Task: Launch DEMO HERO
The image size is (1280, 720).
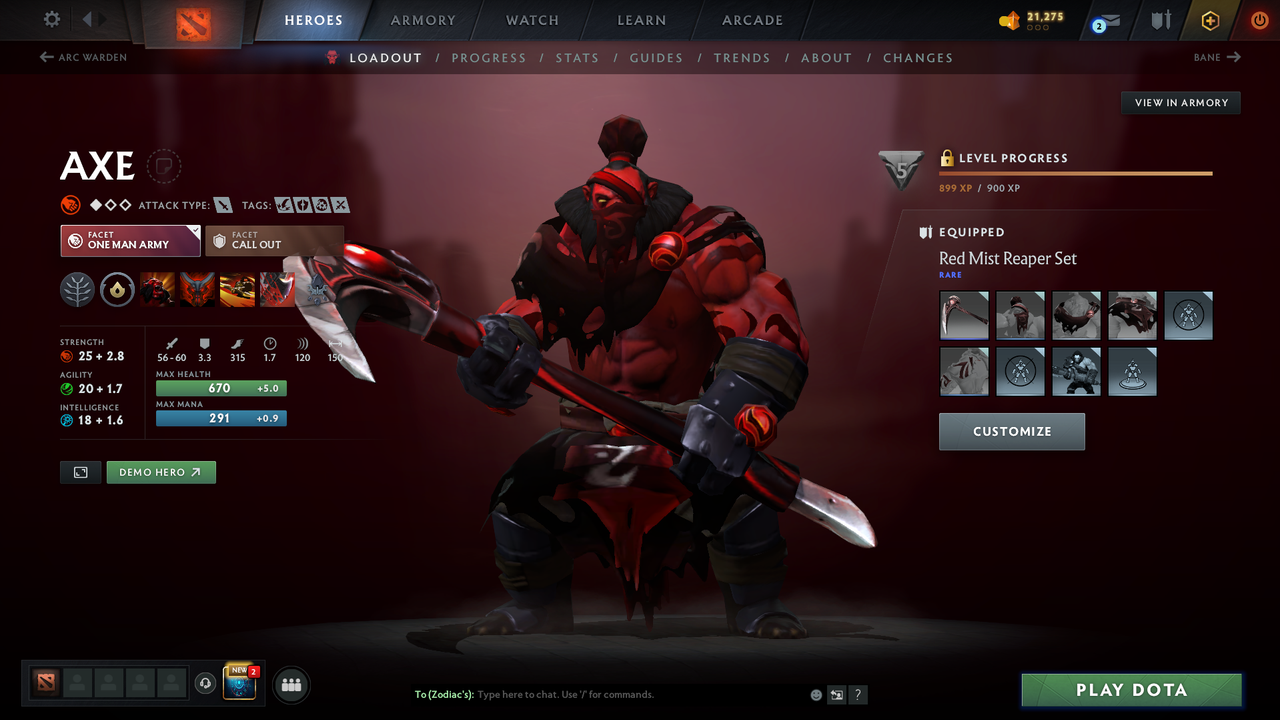Action: (x=160, y=472)
